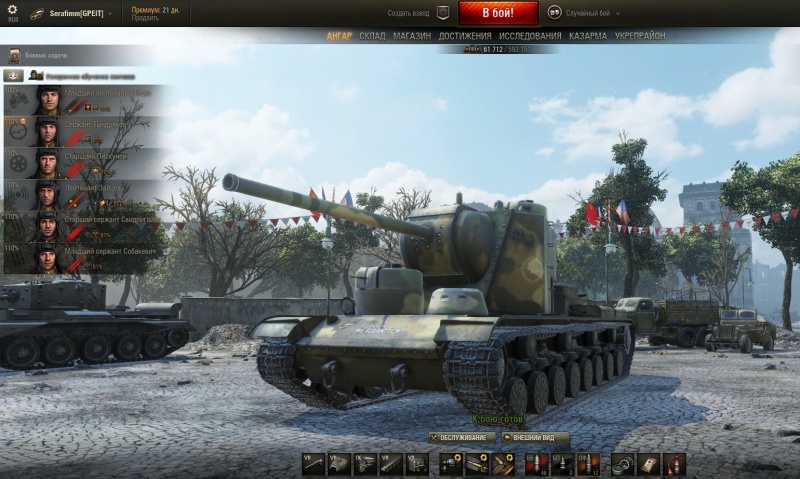The height and width of the screenshot is (479, 800).
Task: Switch to the «Укрепрайон» tab
Action: click(x=640, y=36)
